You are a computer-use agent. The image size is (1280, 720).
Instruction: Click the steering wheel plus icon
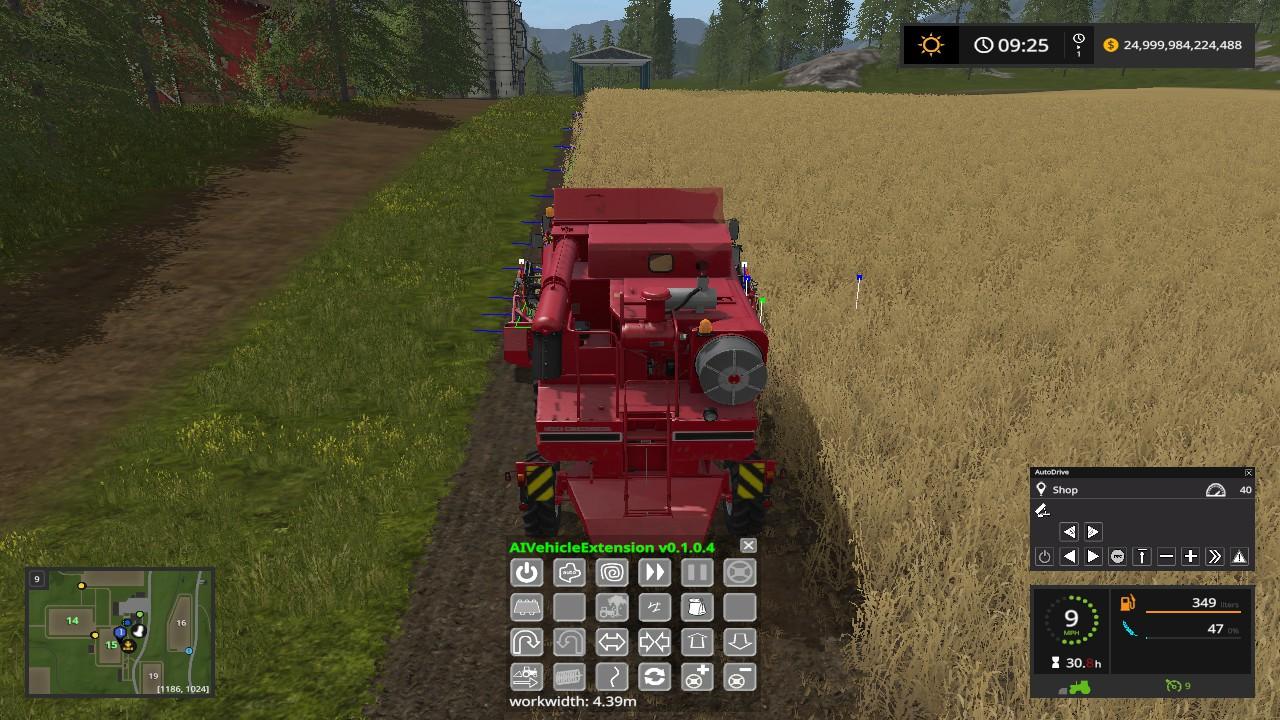tap(697, 677)
